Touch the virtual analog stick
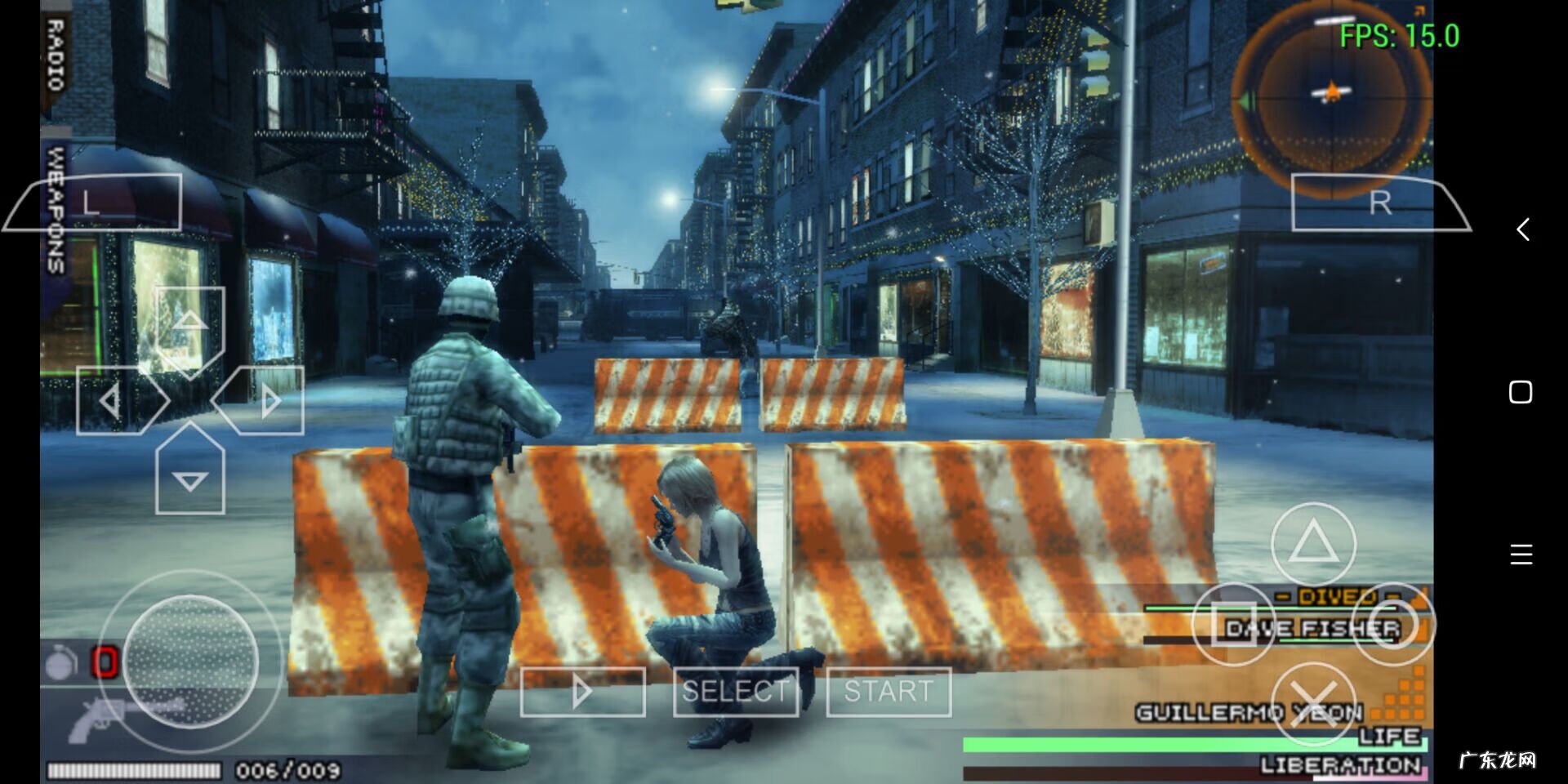Image resolution: width=1568 pixels, height=784 pixels. coord(191,661)
